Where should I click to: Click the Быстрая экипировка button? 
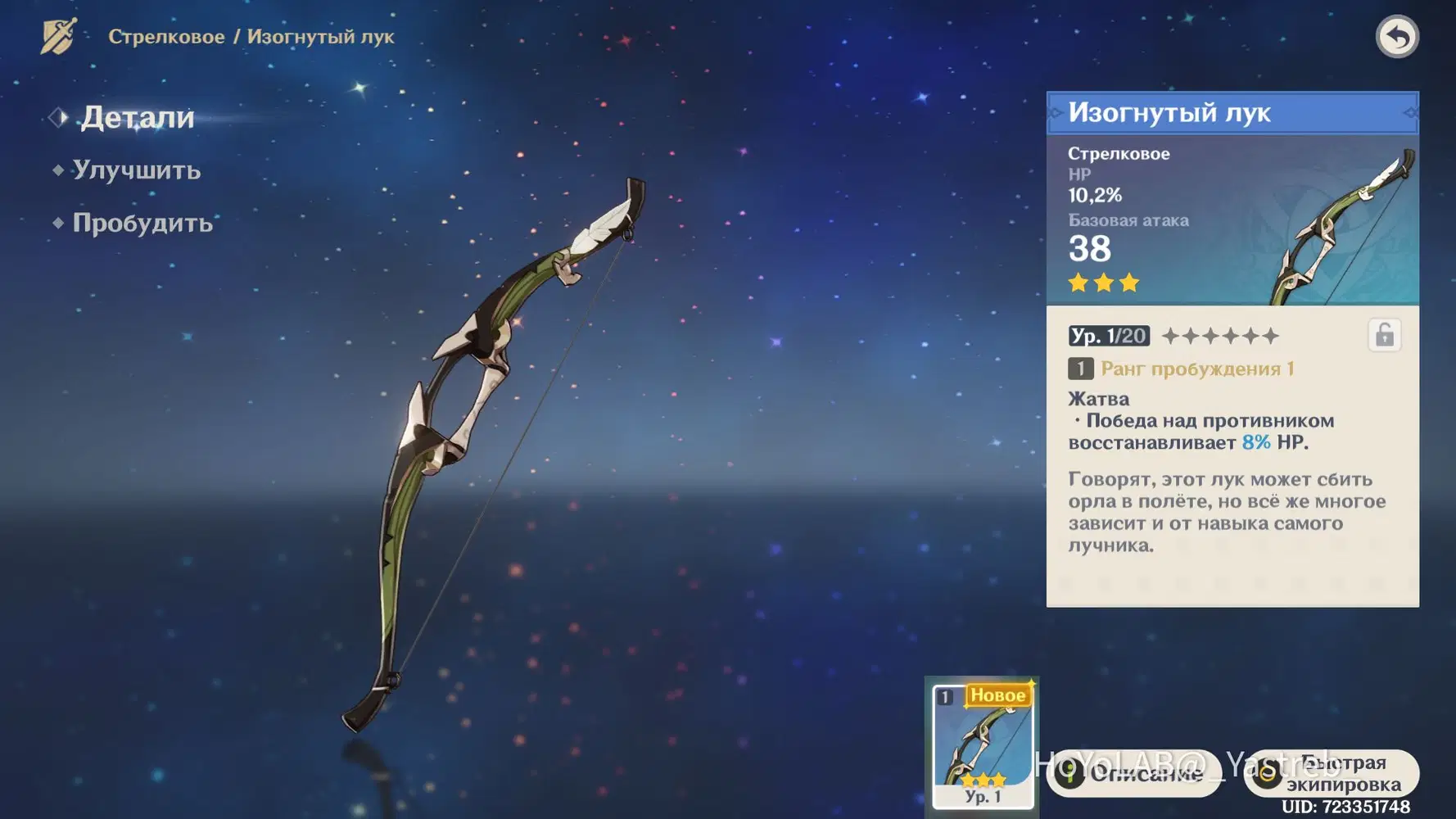tap(1332, 773)
